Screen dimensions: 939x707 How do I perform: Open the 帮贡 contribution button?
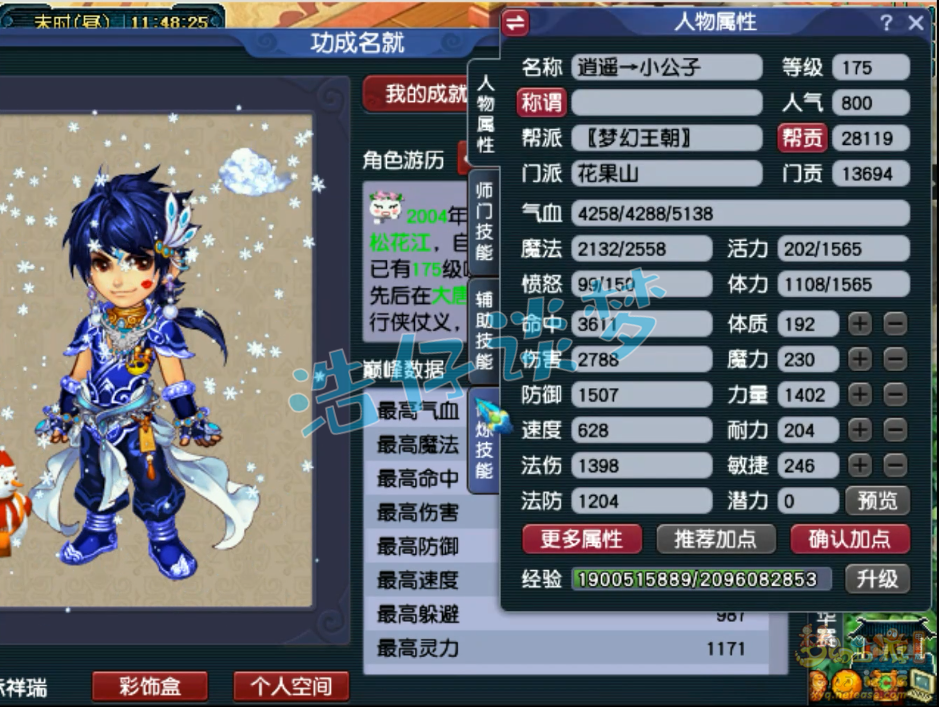pos(802,138)
